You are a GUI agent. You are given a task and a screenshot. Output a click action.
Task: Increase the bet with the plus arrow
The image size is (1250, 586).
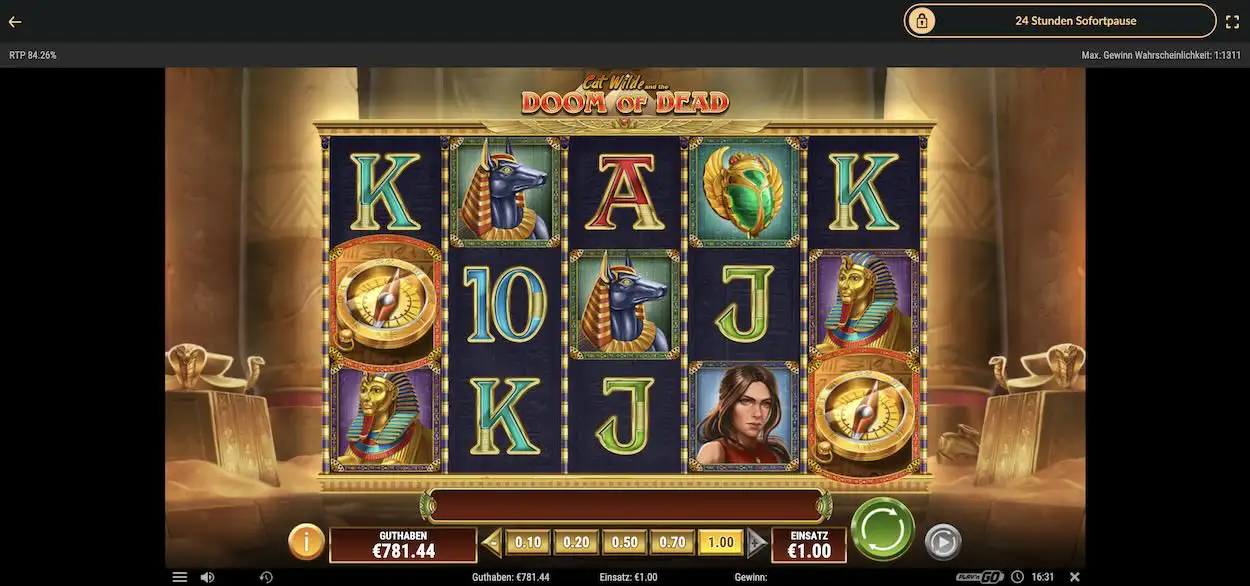pyautogui.click(x=757, y=543)
